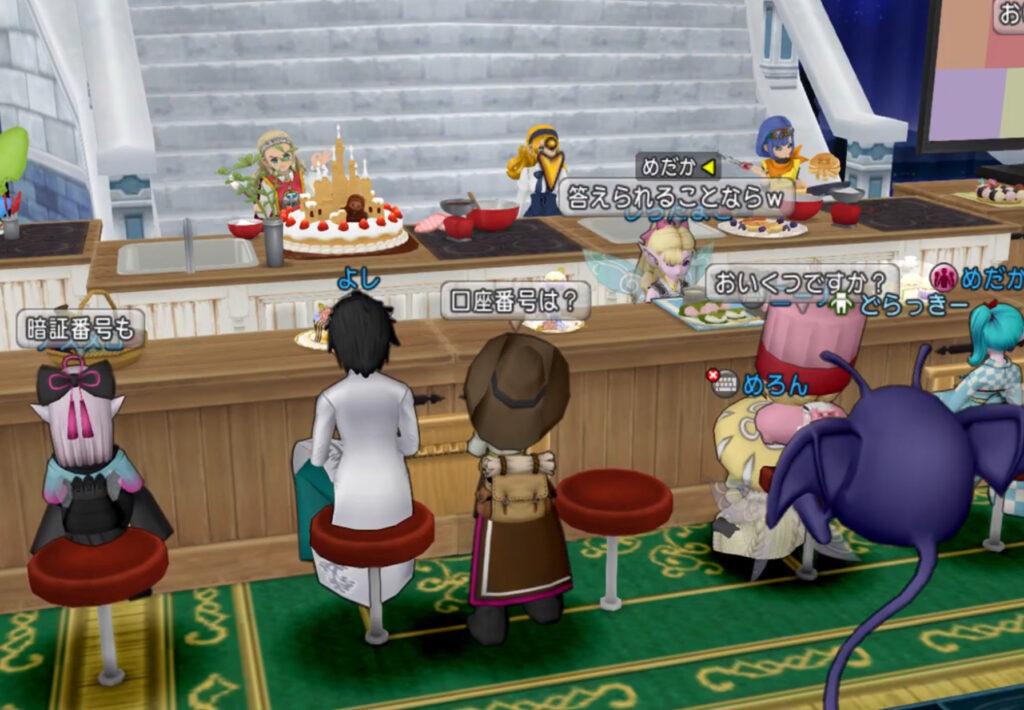Click the めだか speaker tag with yellow arrow
Screen dimensions: 1024x710
pyautogui.click(x=677, y=166)
